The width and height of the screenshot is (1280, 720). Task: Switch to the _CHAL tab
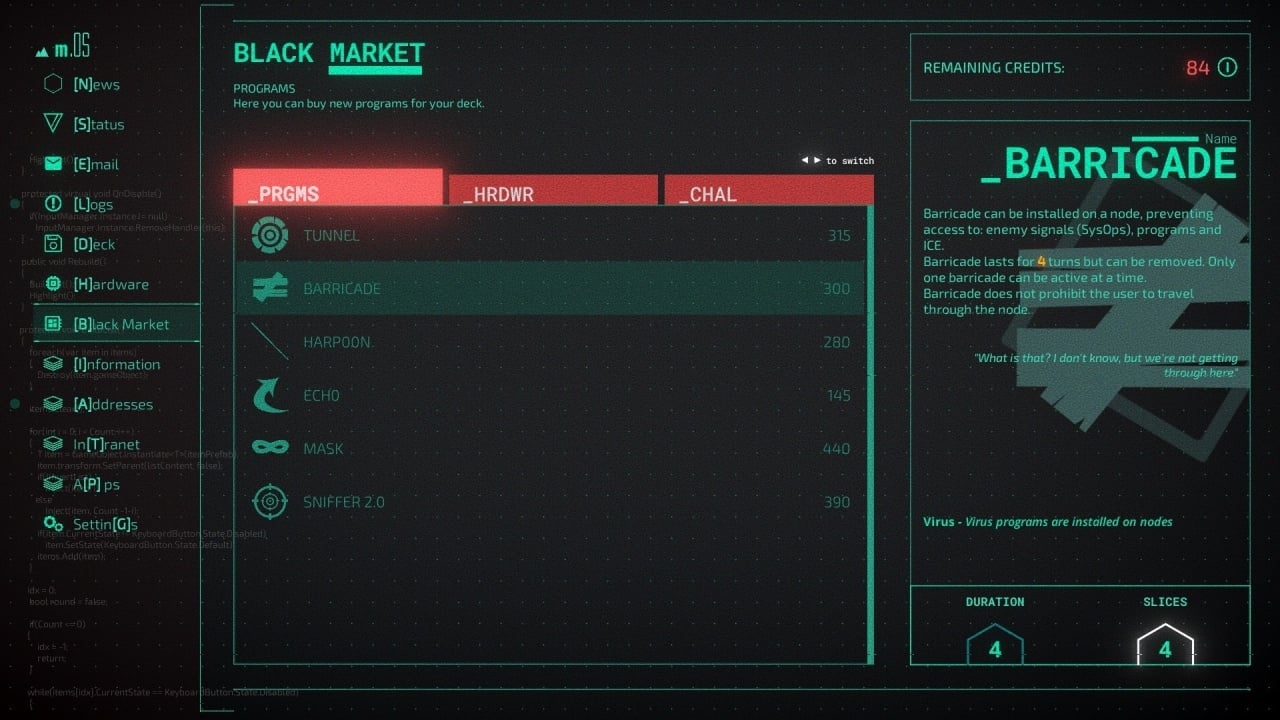tap(768, 191)
